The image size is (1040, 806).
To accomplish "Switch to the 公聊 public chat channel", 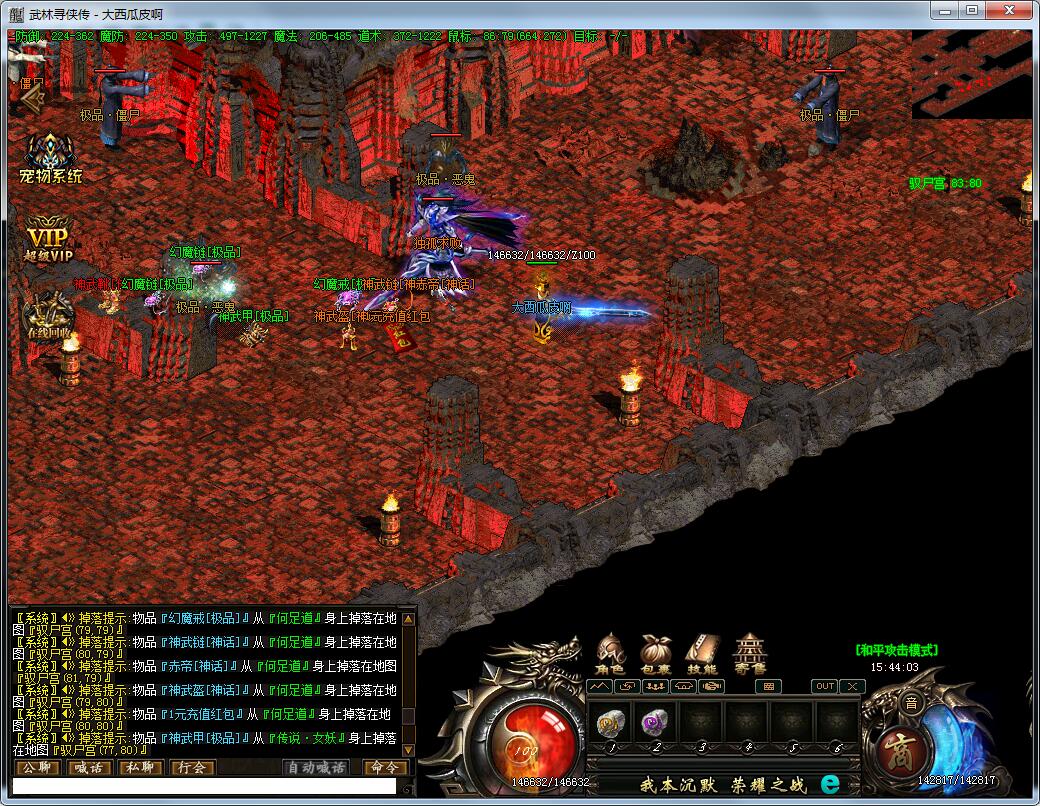I will [x=37, y=768].
